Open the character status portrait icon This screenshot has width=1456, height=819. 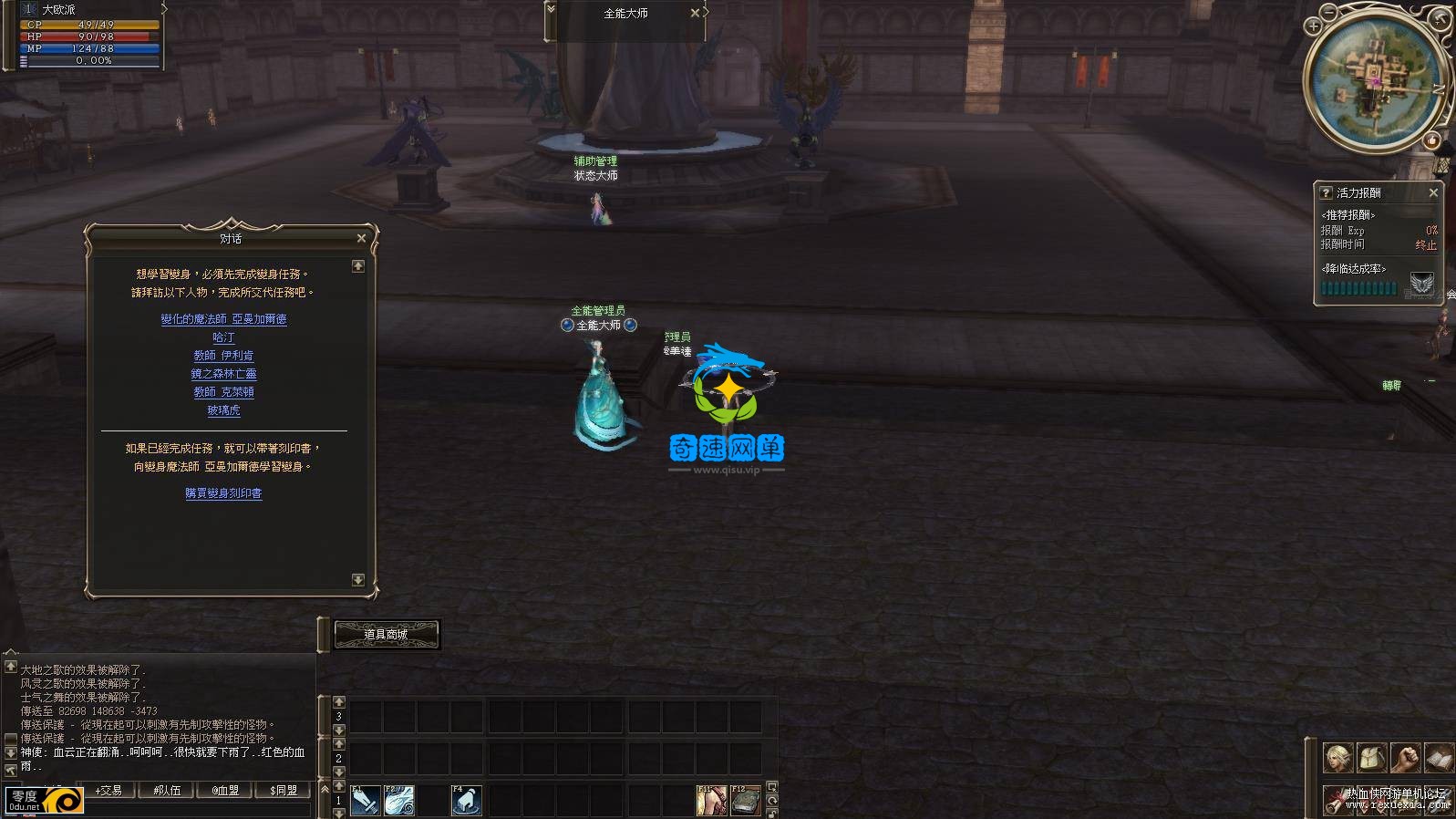point(1337,758)
